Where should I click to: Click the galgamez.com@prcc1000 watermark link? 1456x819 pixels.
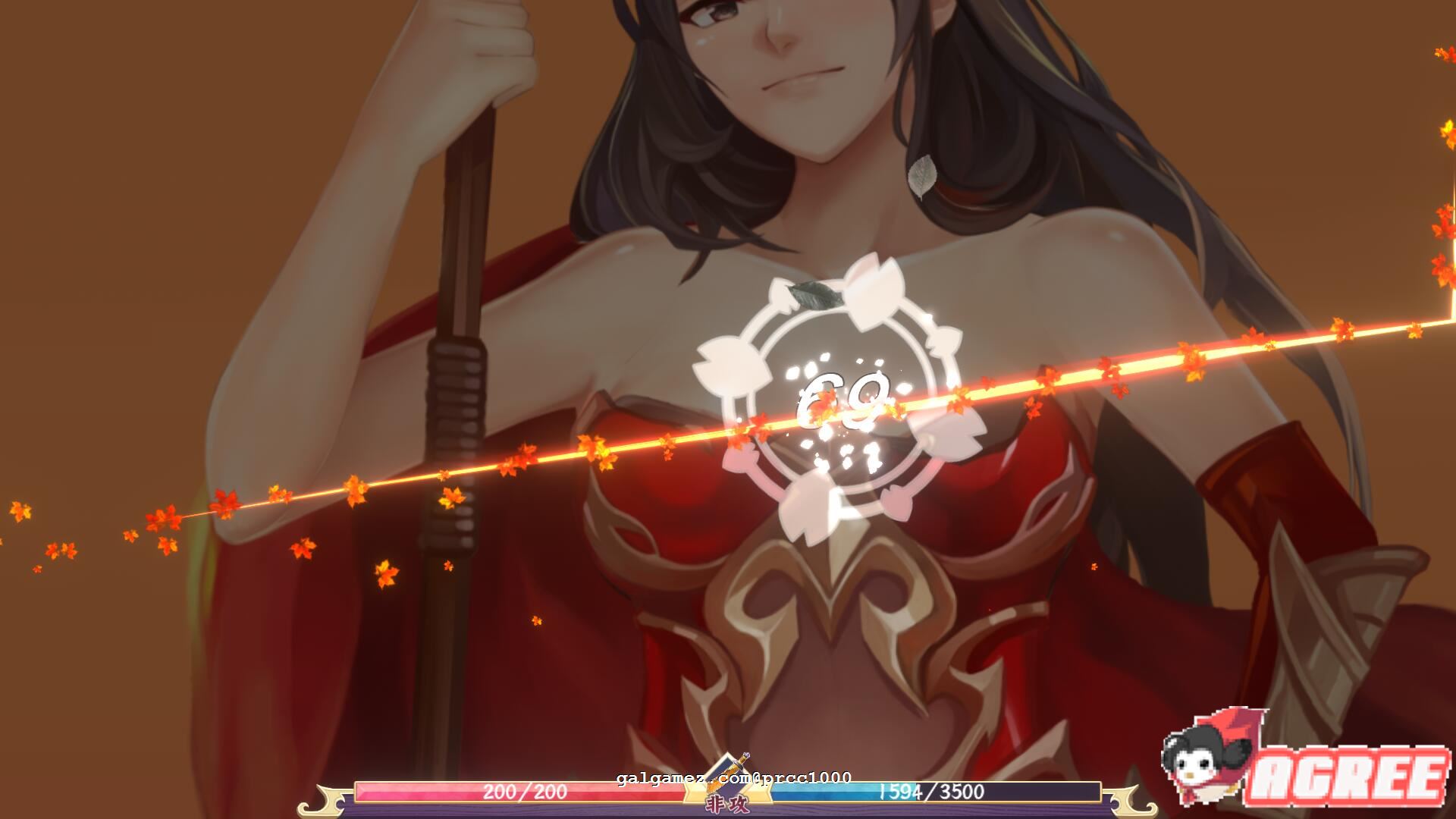click(x=732, y=777)
